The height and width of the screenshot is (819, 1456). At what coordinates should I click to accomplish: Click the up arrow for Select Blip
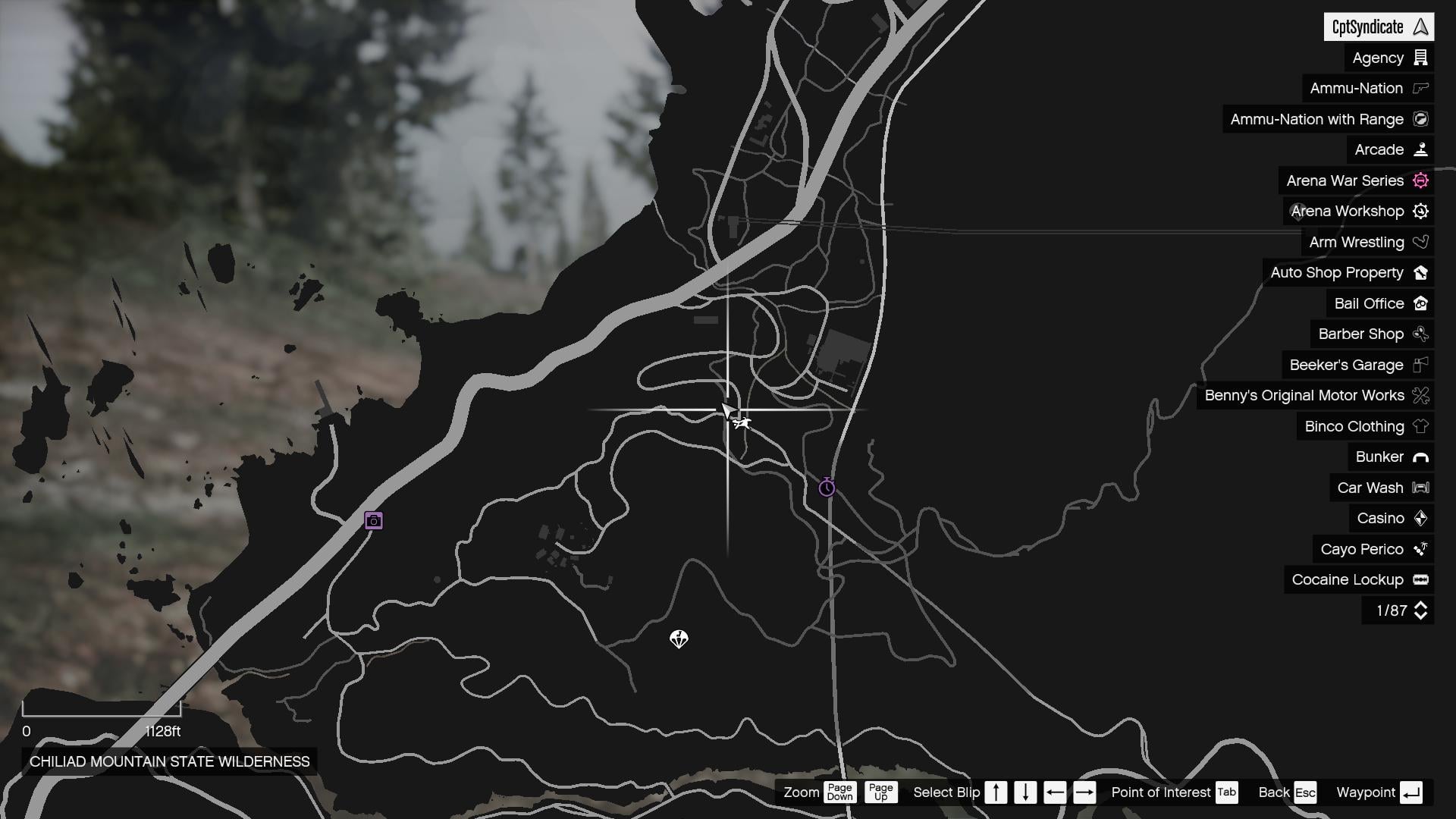click(x=996, y=792)
